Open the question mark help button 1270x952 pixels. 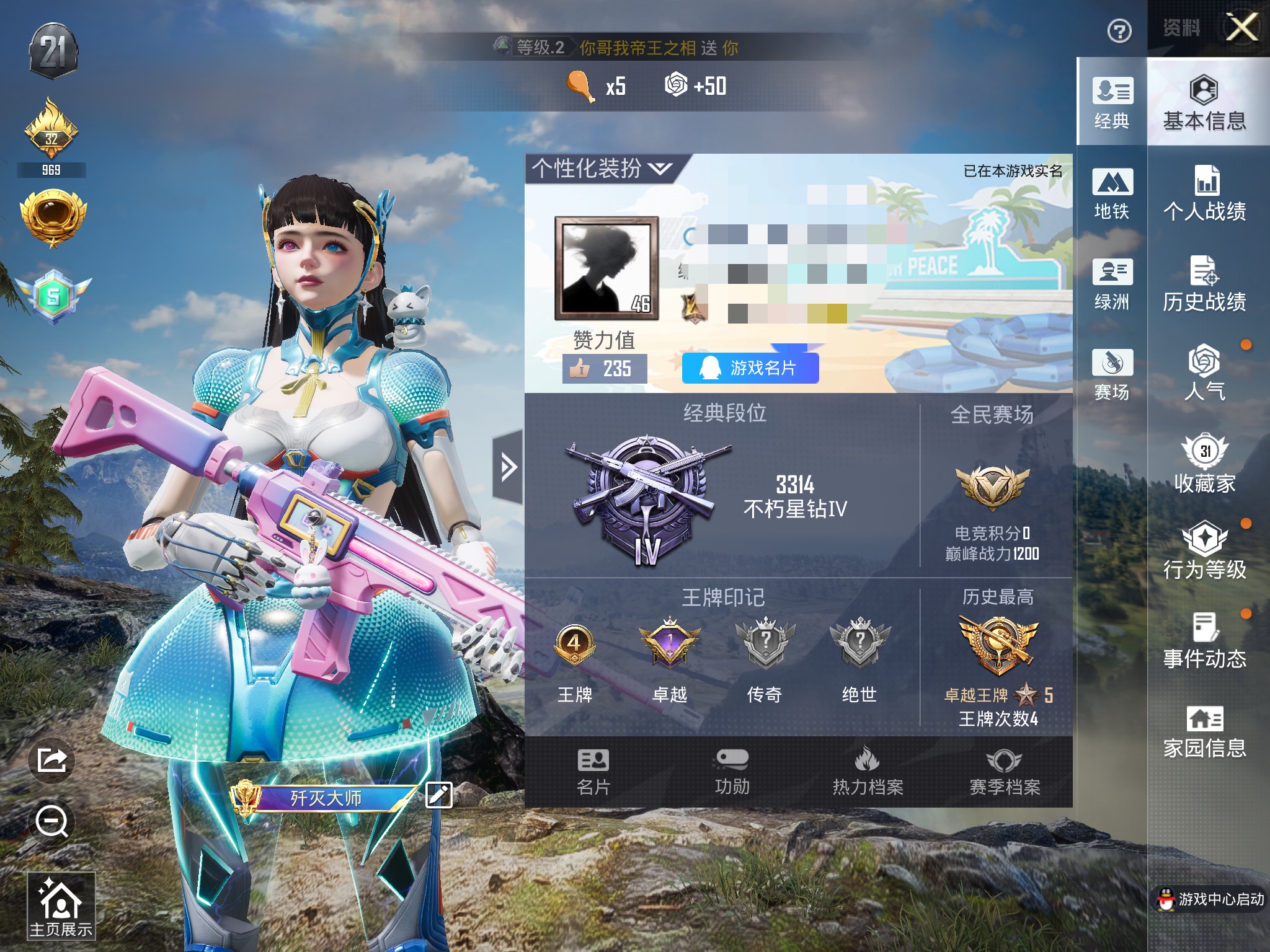pyautogui.click(x=1119, y=31)
